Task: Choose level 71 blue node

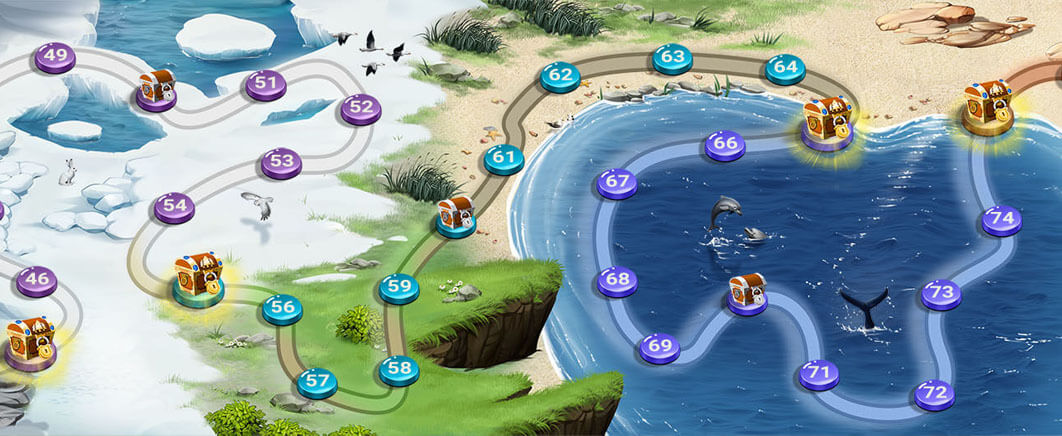Action: [x=819, y=375]
